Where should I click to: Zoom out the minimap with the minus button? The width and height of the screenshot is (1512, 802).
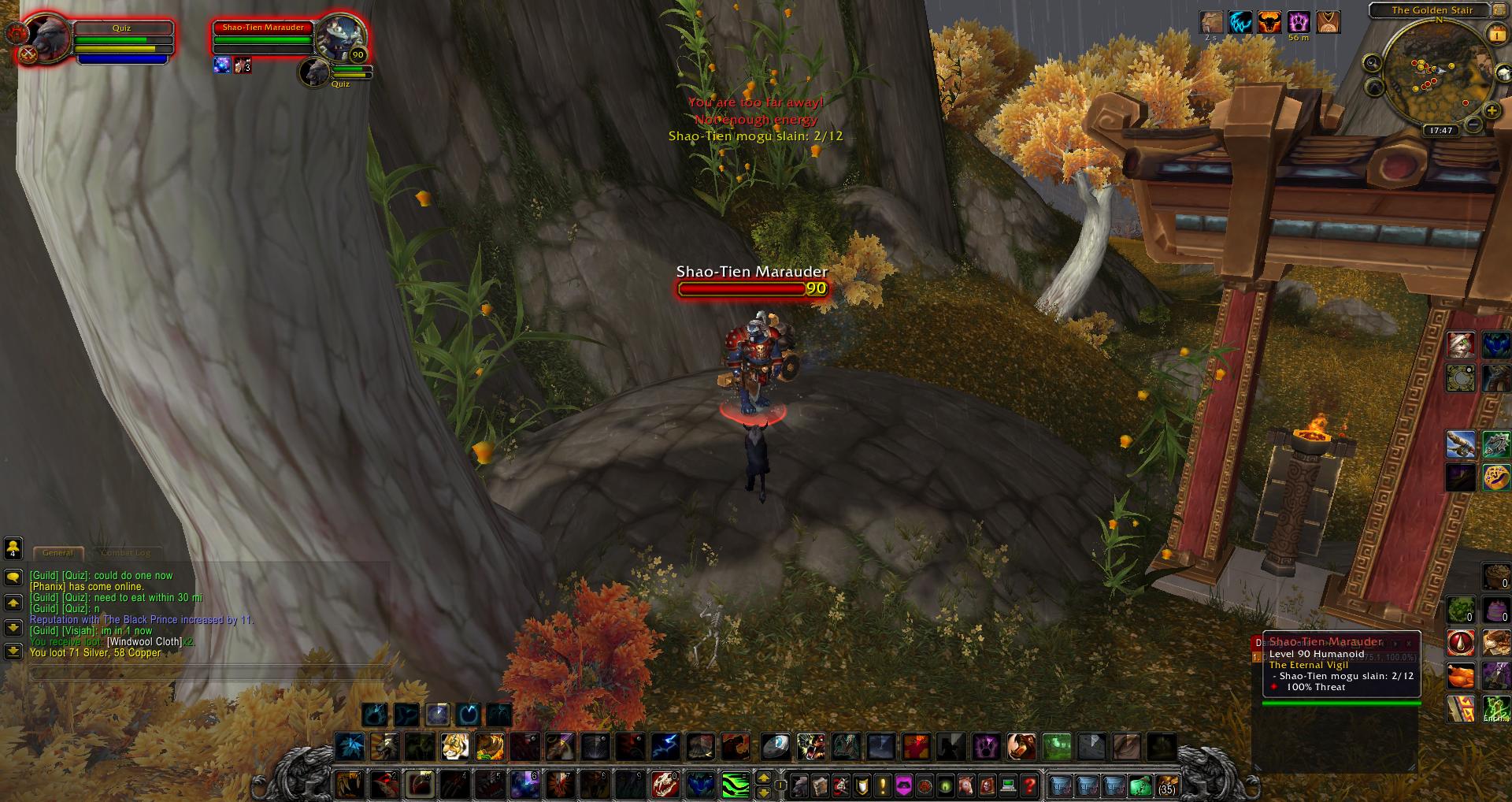pyautogui.click(x=1473, y=124)
